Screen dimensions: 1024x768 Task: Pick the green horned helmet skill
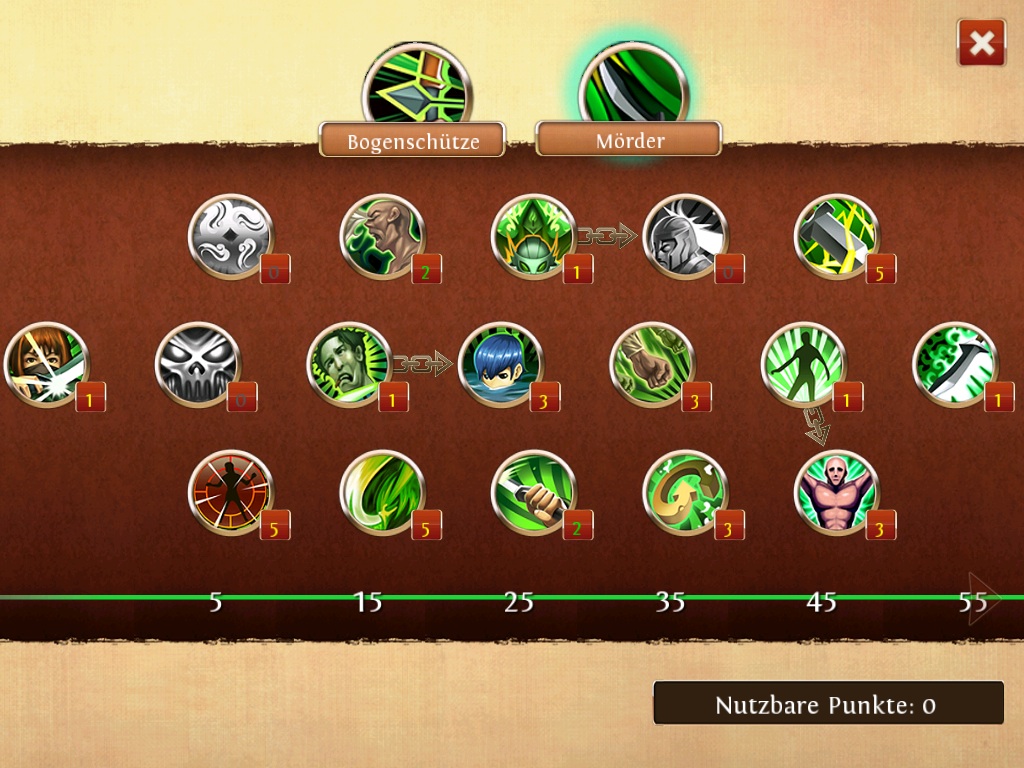534,237
